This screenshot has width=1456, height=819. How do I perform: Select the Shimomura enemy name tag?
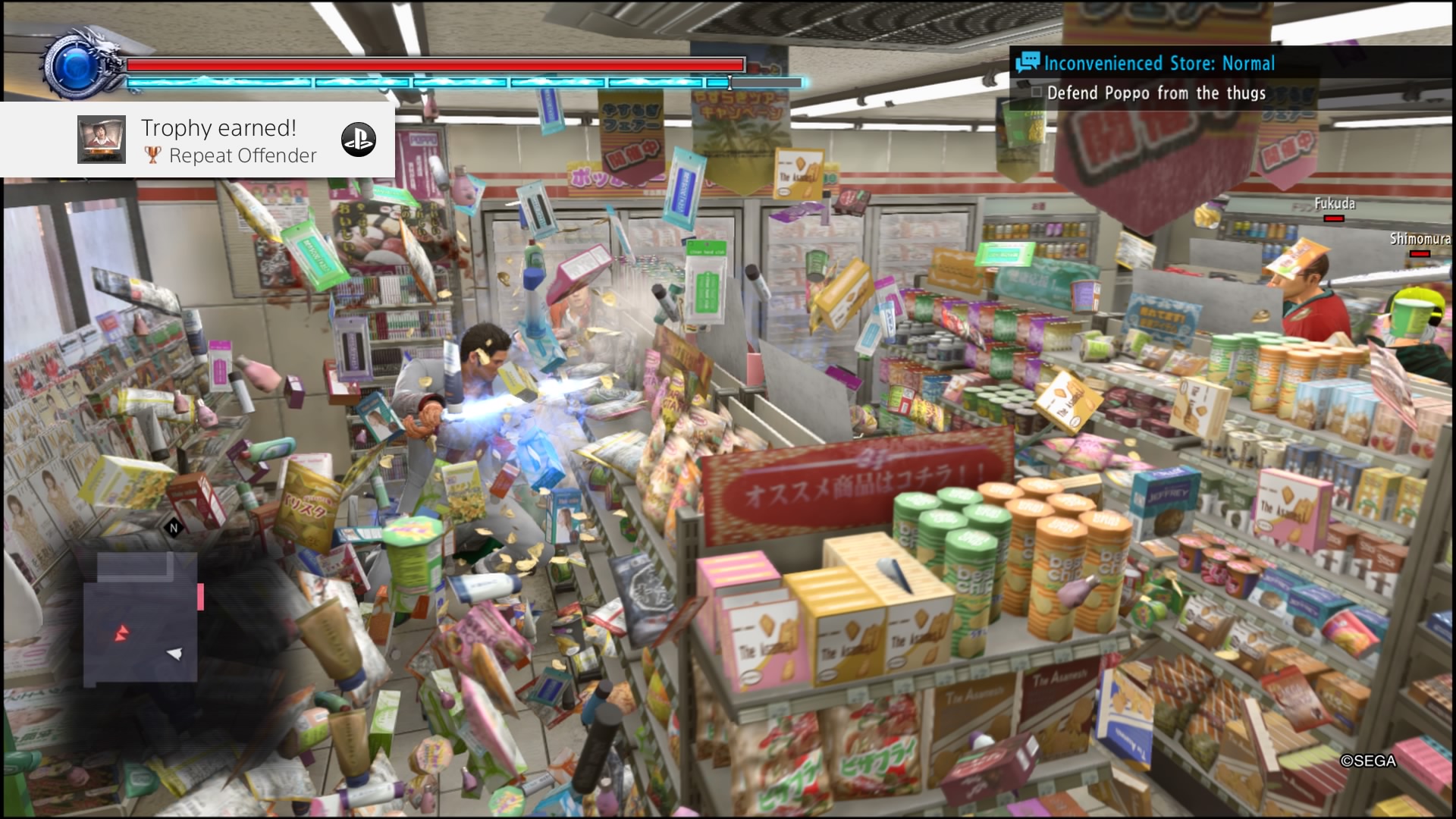[1420, 240]
